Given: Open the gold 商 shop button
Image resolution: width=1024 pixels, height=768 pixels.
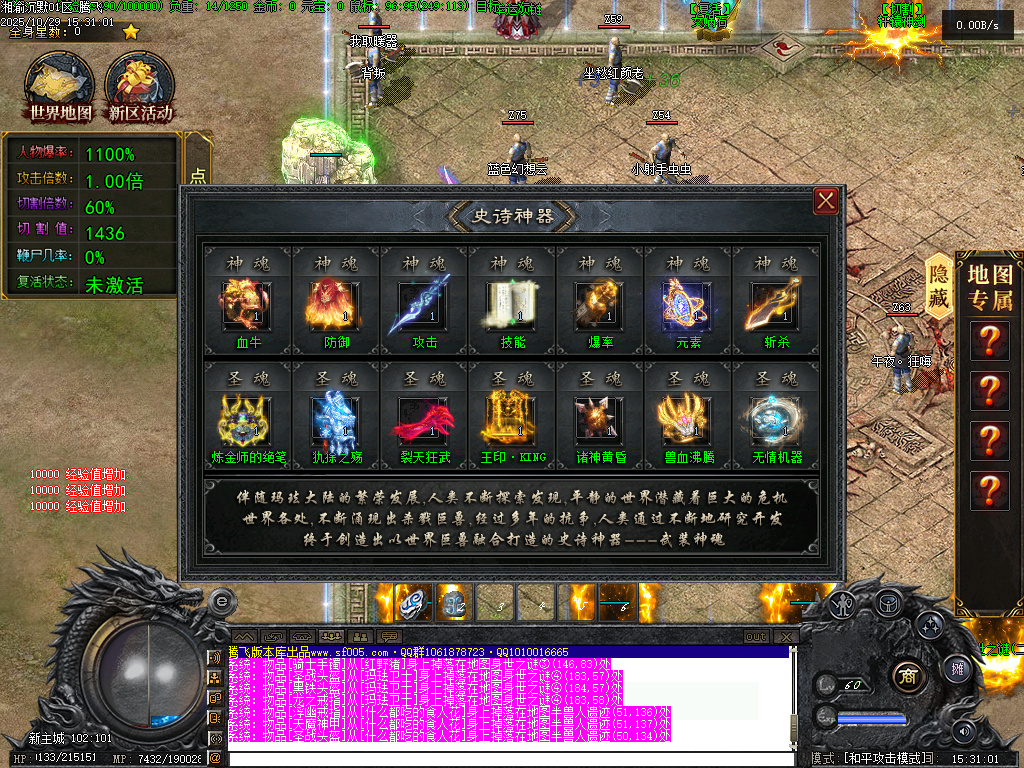Looking at the screenshot, I should [909, 673].
